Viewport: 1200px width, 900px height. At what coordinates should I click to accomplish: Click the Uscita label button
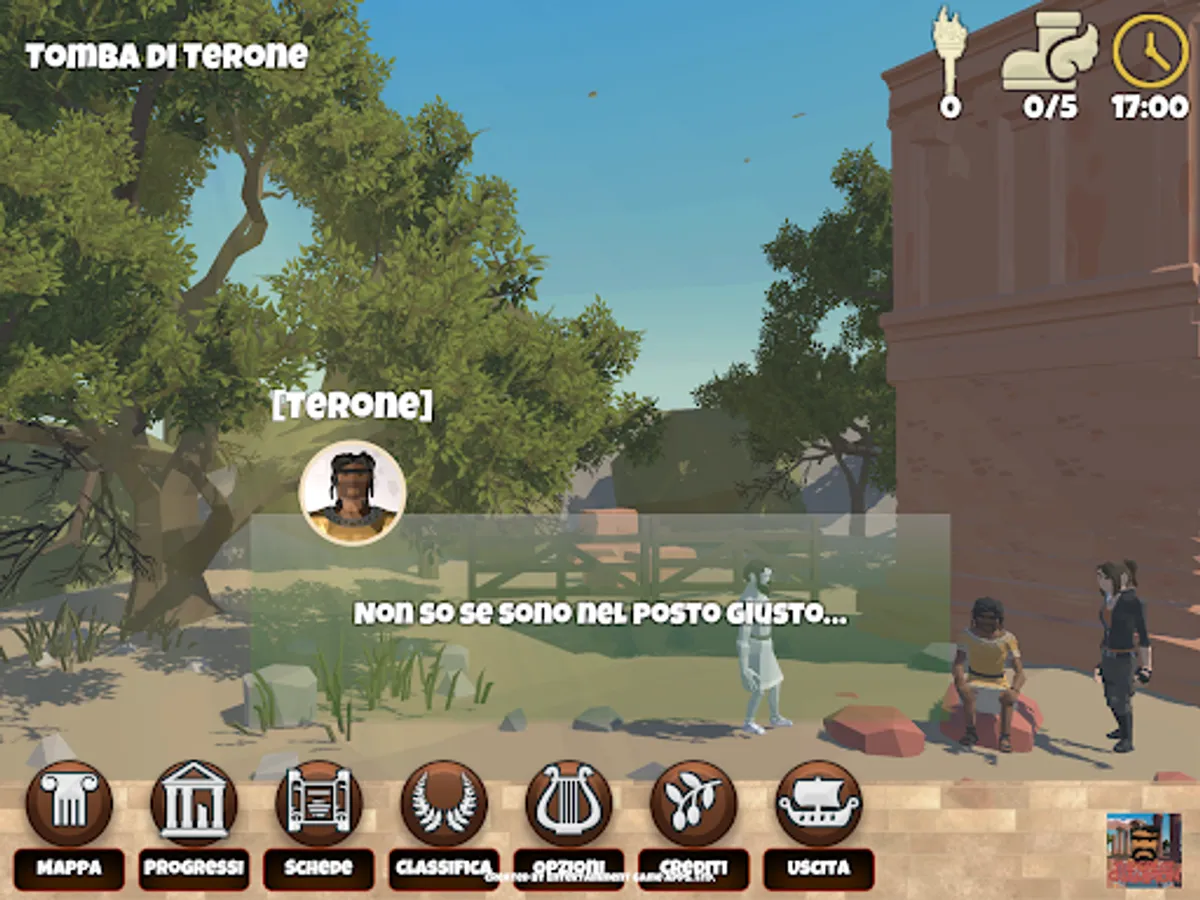[x=819, y=868]
